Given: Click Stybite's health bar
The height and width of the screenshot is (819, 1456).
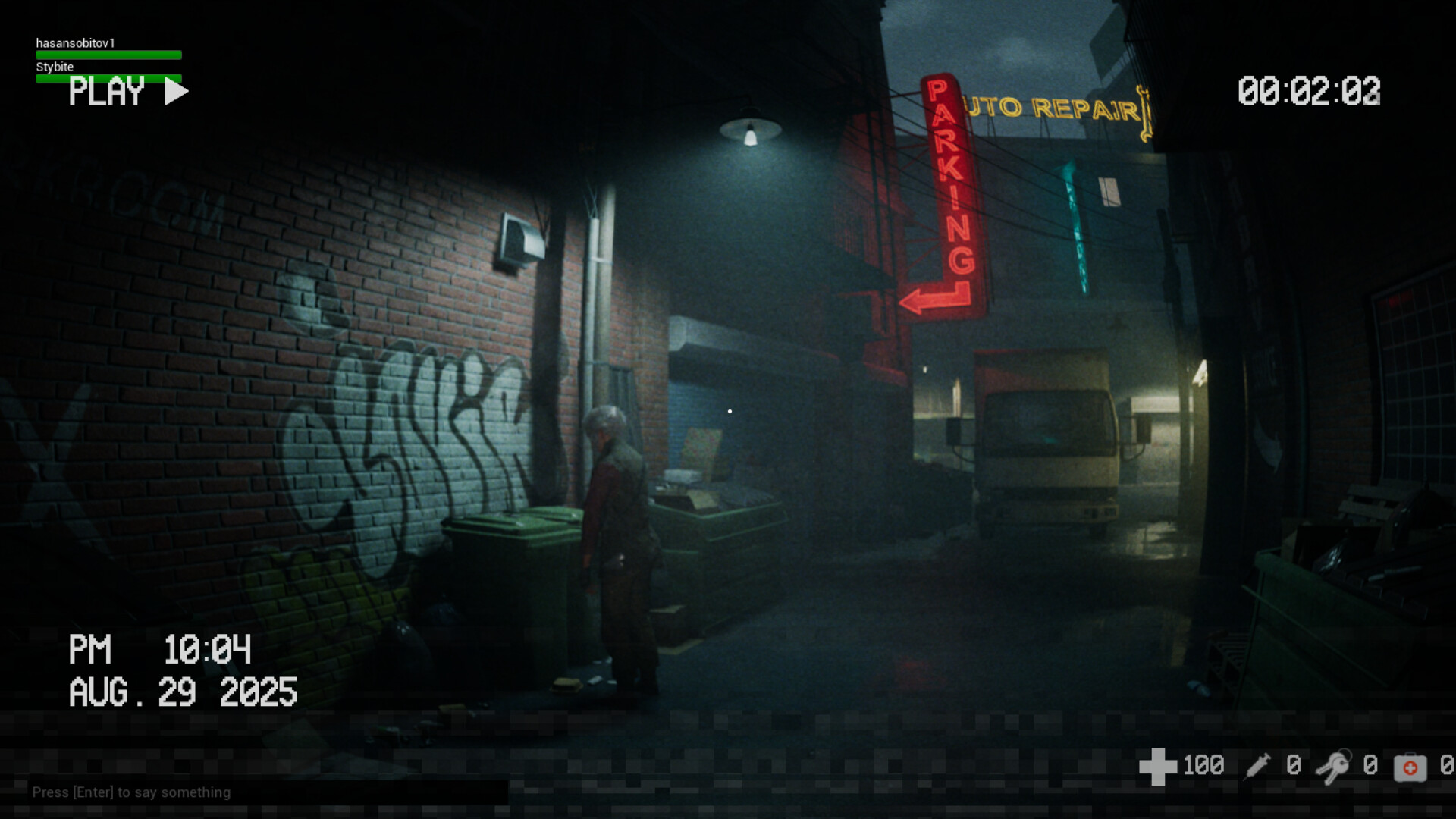Looking at the screenshot, I should 108,77.
